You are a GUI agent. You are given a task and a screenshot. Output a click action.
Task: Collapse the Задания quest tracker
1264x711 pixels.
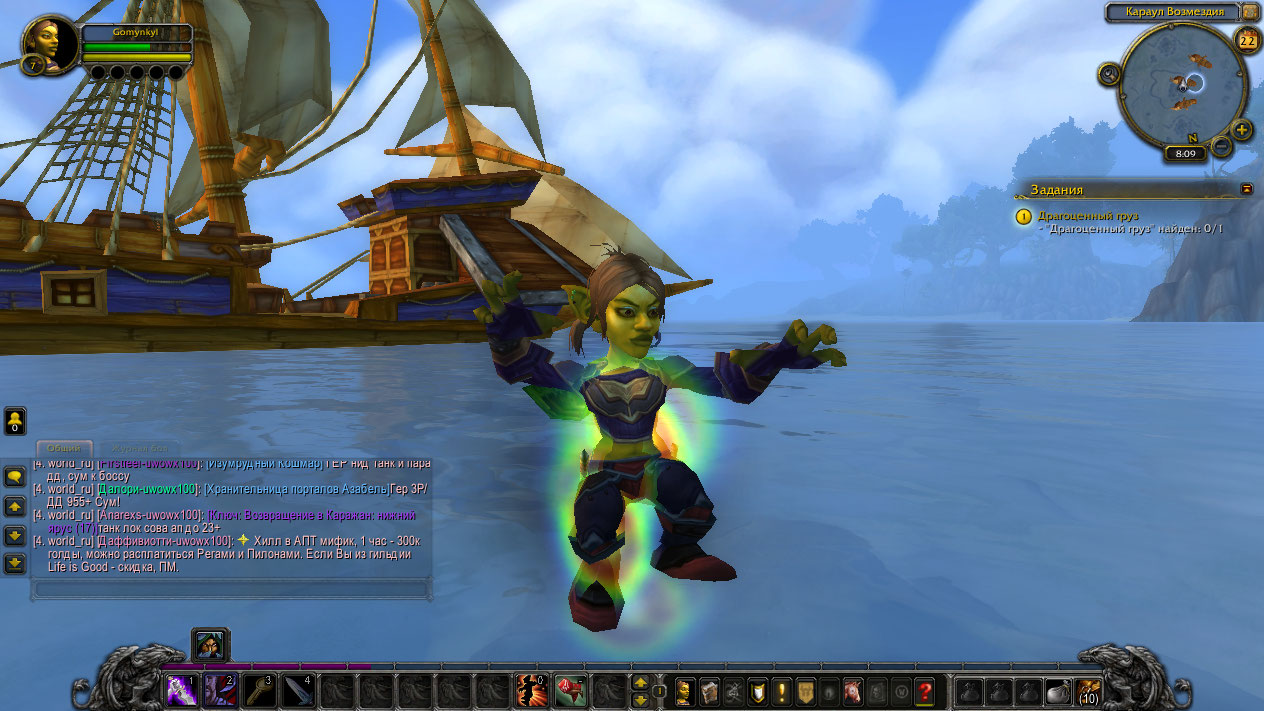click(1247, 188)
